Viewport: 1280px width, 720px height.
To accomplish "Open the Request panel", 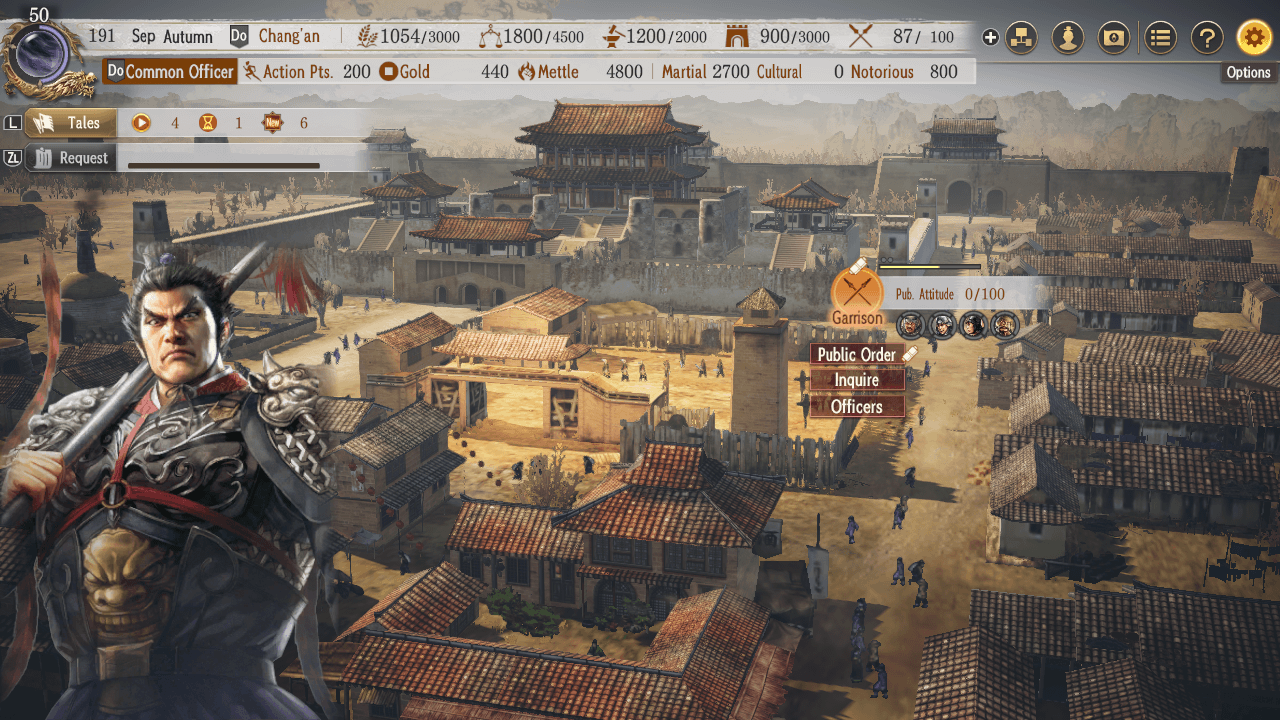I will click(72, 158).
